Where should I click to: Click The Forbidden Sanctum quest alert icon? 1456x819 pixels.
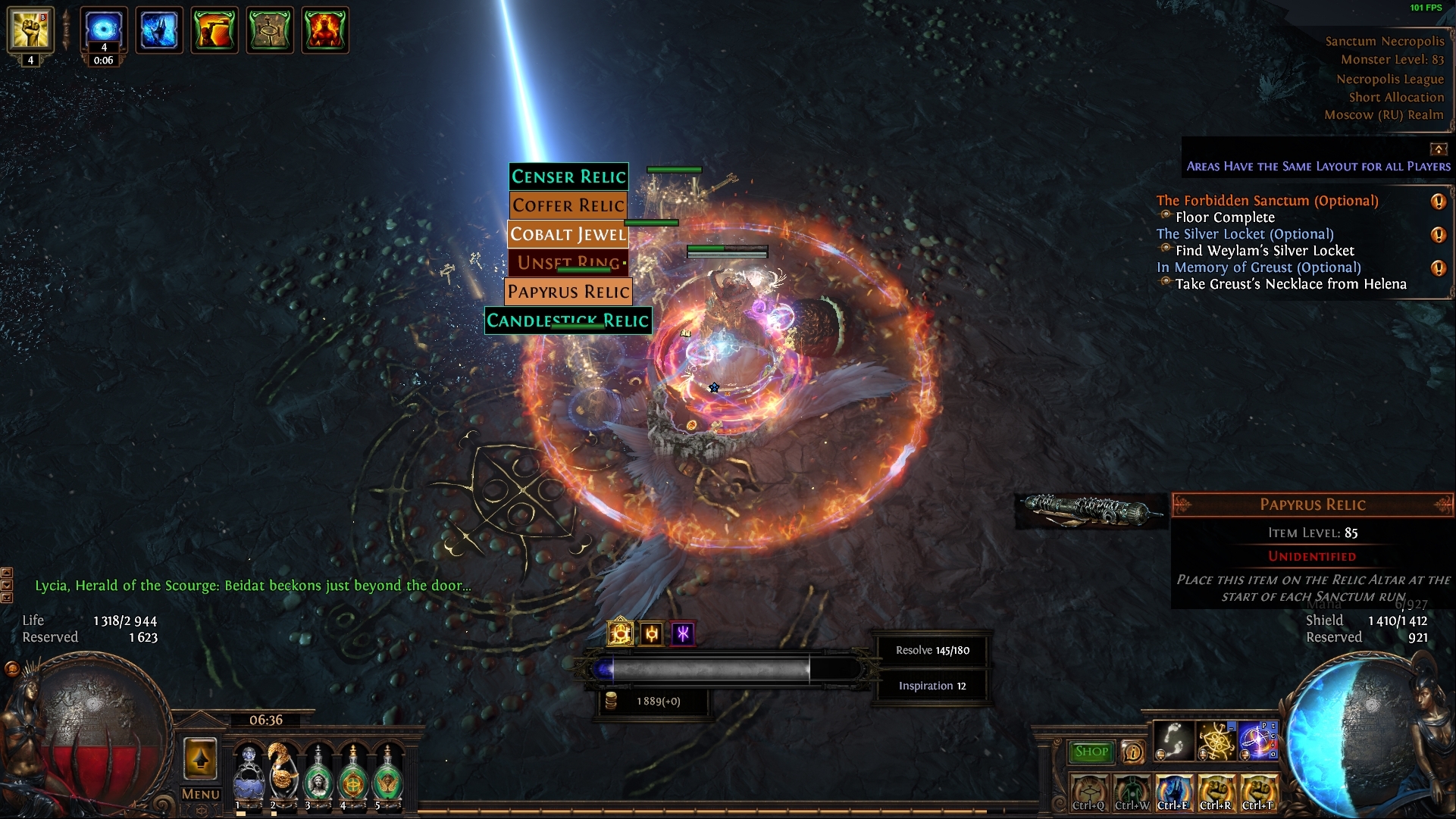coord(1438,202)
